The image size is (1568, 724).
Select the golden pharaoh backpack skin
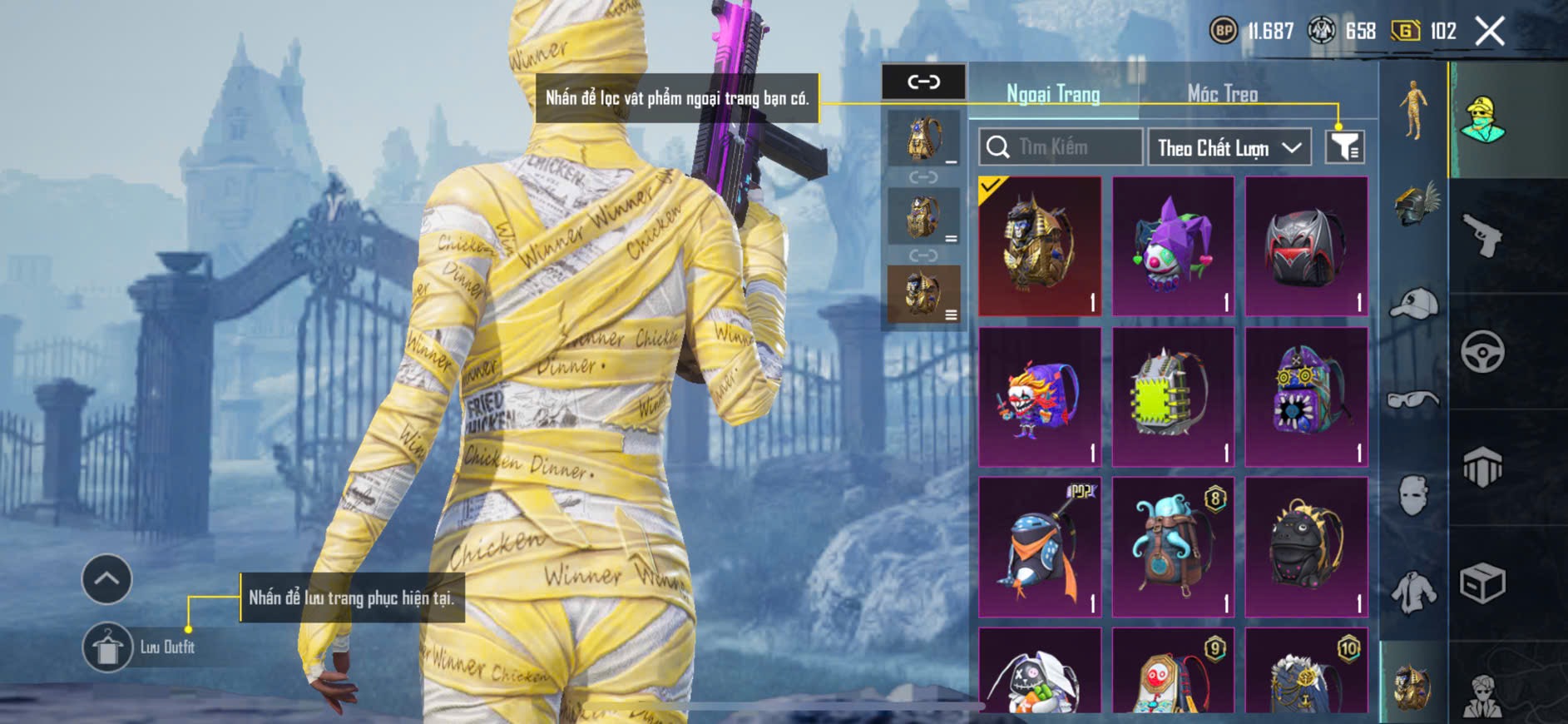tap(1040, 245)
